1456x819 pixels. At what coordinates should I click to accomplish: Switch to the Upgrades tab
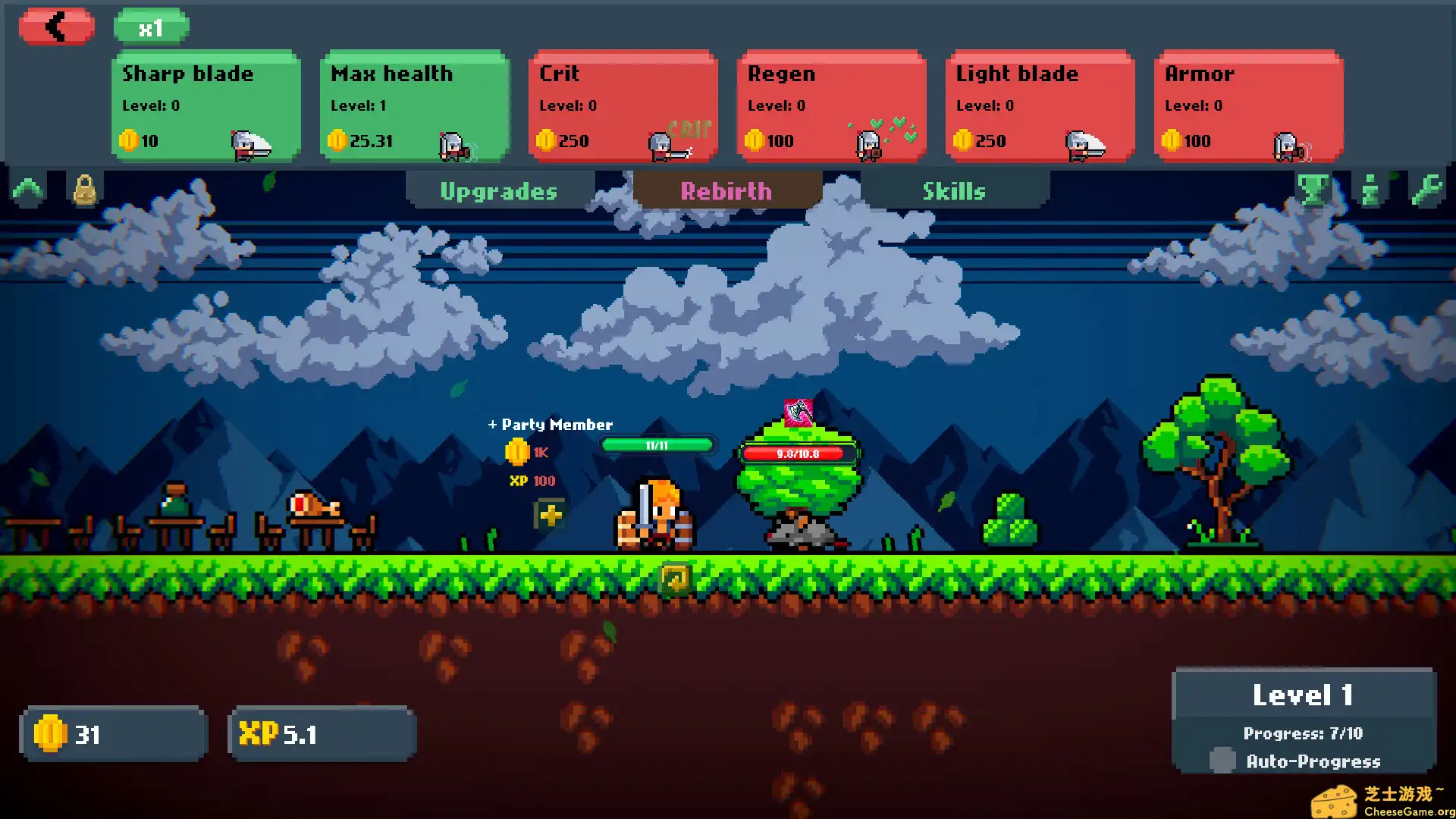point(499,191)
